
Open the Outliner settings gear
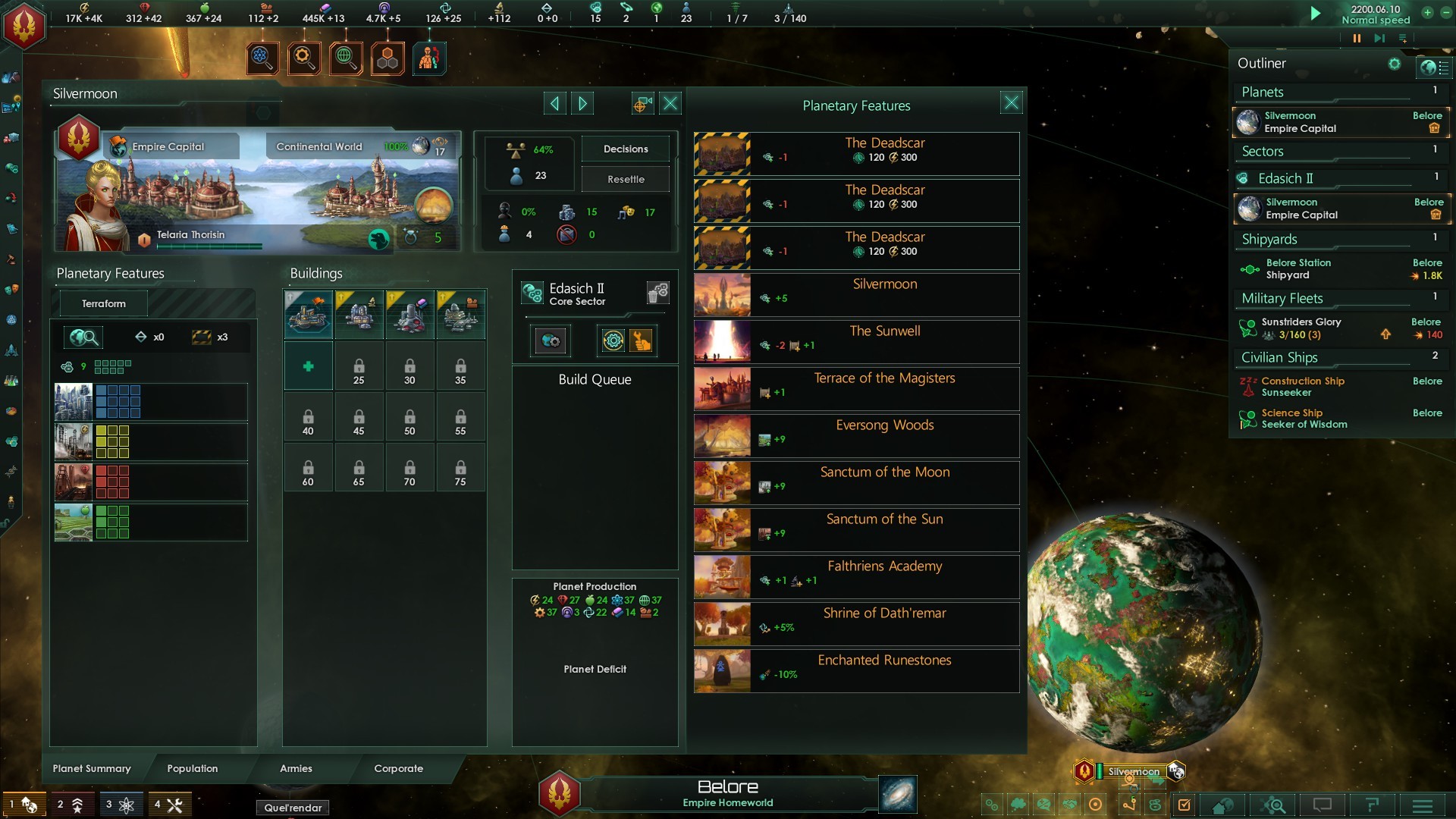click(1394, 64)
